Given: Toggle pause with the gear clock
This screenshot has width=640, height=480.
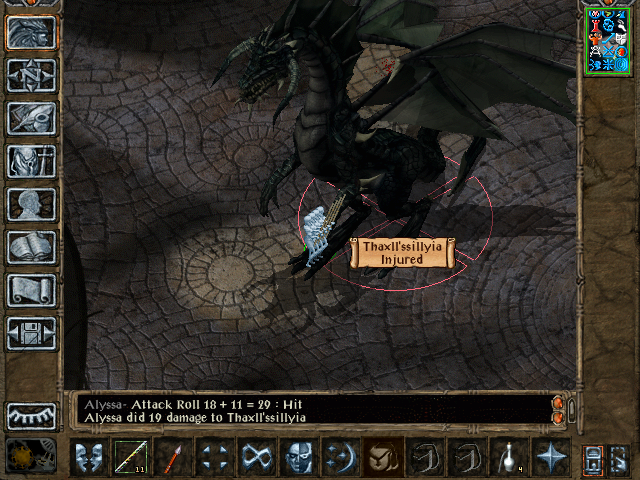Looking at the screenshot, I should tap(30, 456).
